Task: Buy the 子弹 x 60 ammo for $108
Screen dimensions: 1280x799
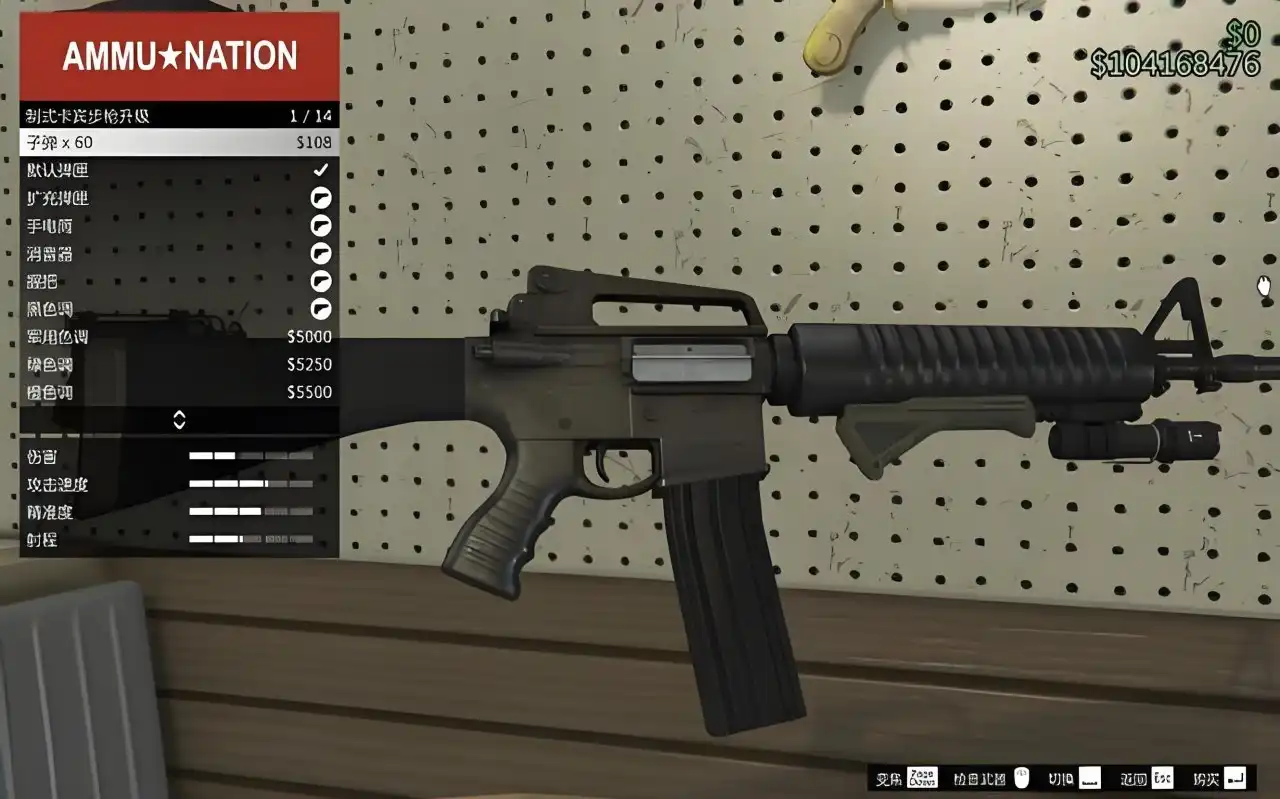Action: (179, 143)
